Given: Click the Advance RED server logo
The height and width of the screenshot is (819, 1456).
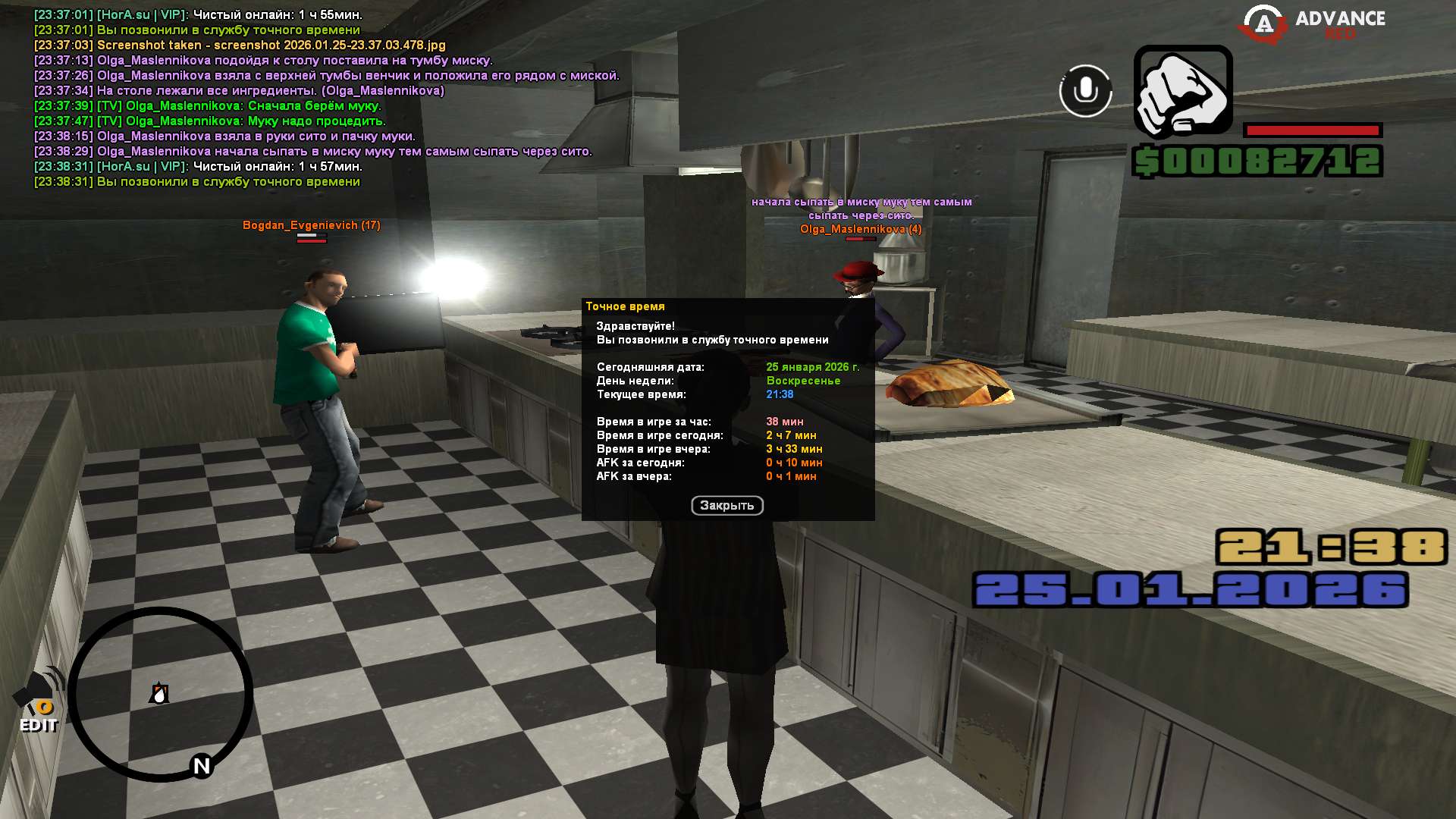Looking at the screenshot, I should 1312,24.
